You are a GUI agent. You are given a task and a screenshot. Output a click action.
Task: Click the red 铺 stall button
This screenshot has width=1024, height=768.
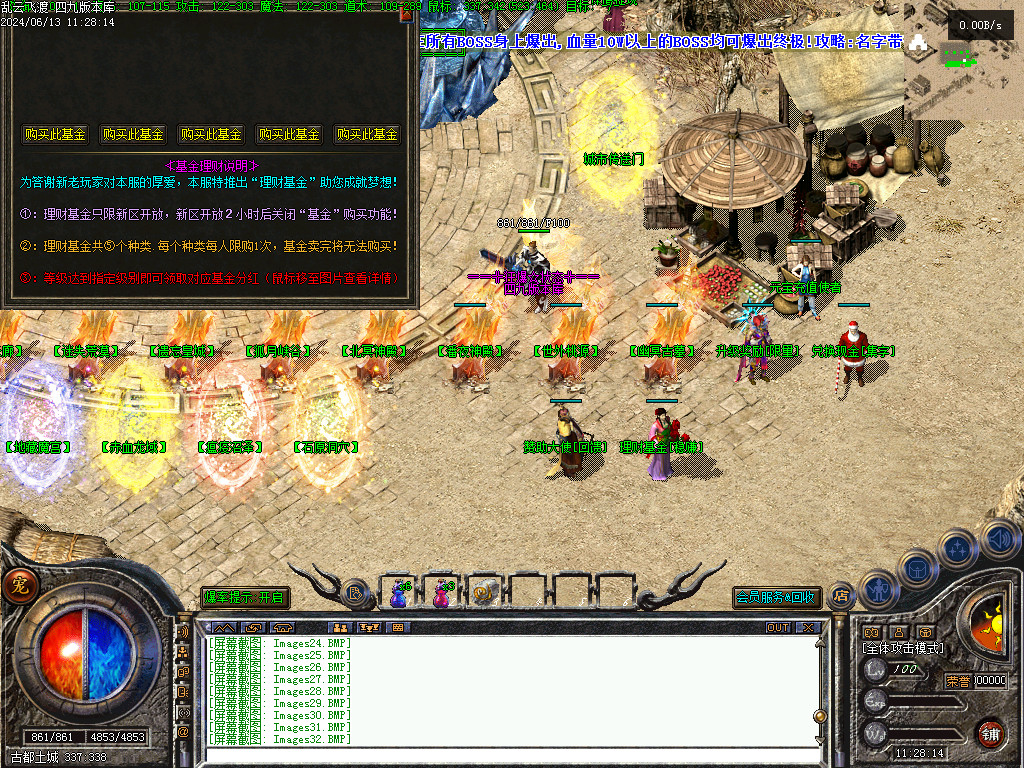coord(990,732)
